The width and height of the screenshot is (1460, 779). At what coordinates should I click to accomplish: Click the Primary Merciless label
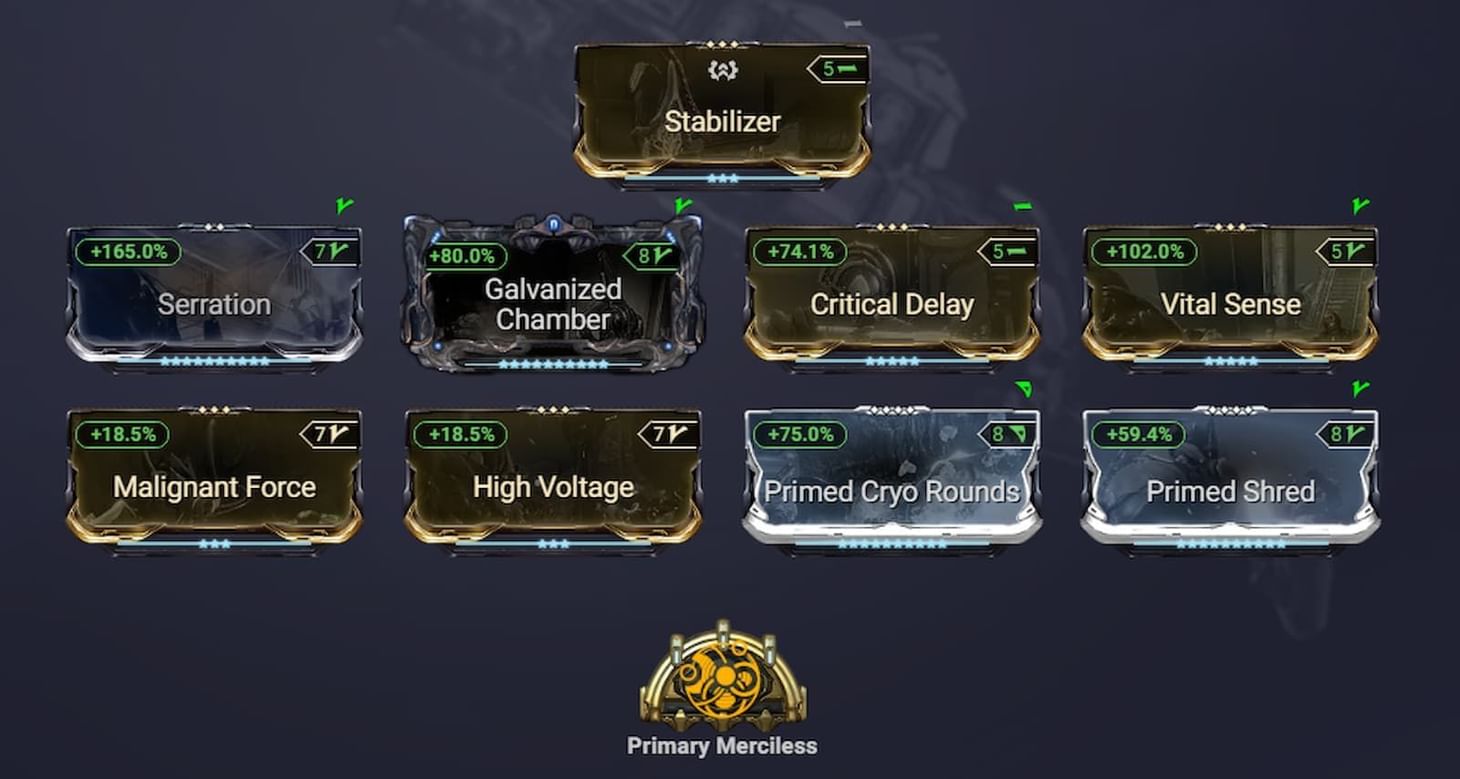(x=724, y=744)
